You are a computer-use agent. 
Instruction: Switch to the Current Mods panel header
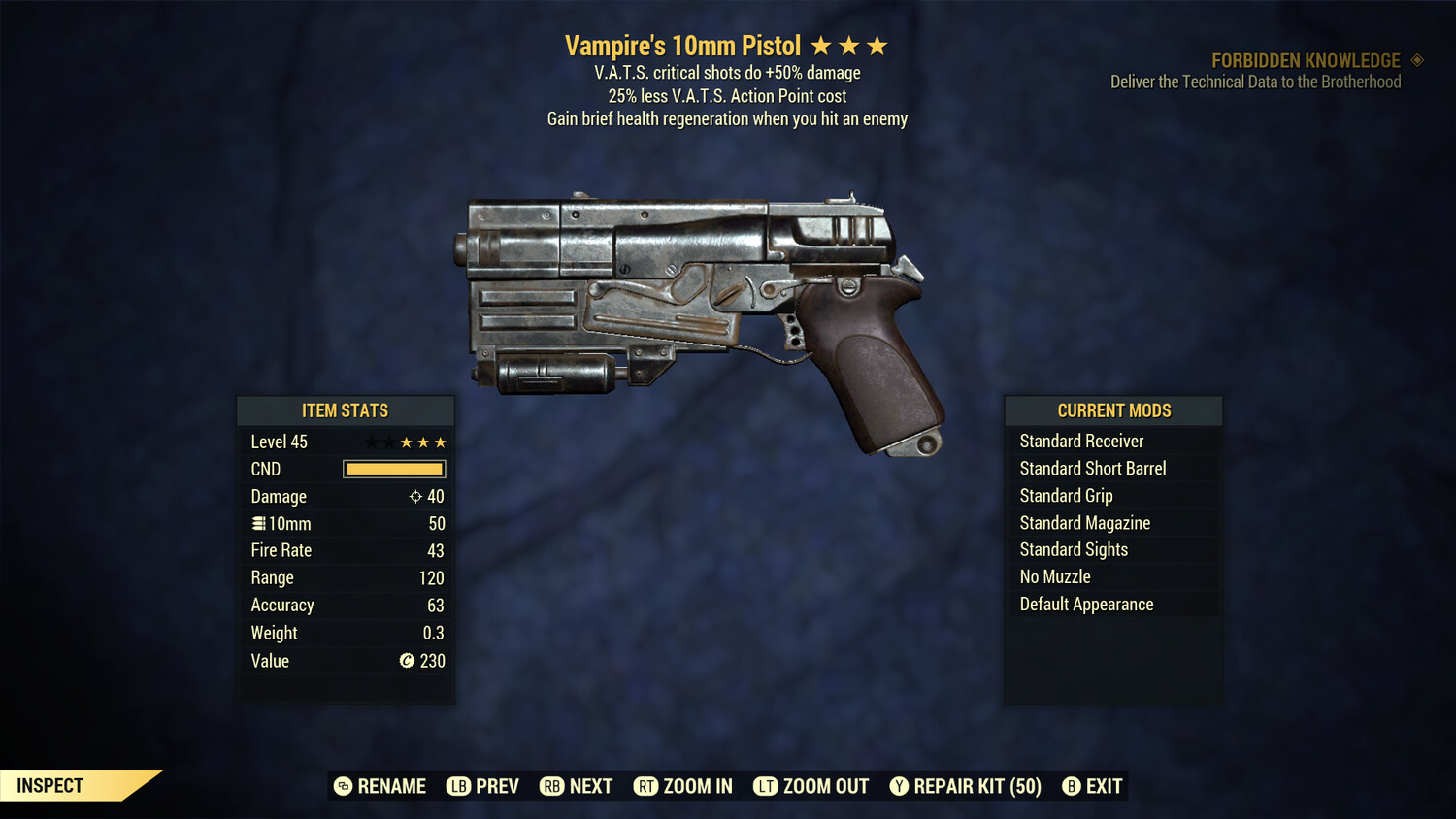[x=1113, y=410]
